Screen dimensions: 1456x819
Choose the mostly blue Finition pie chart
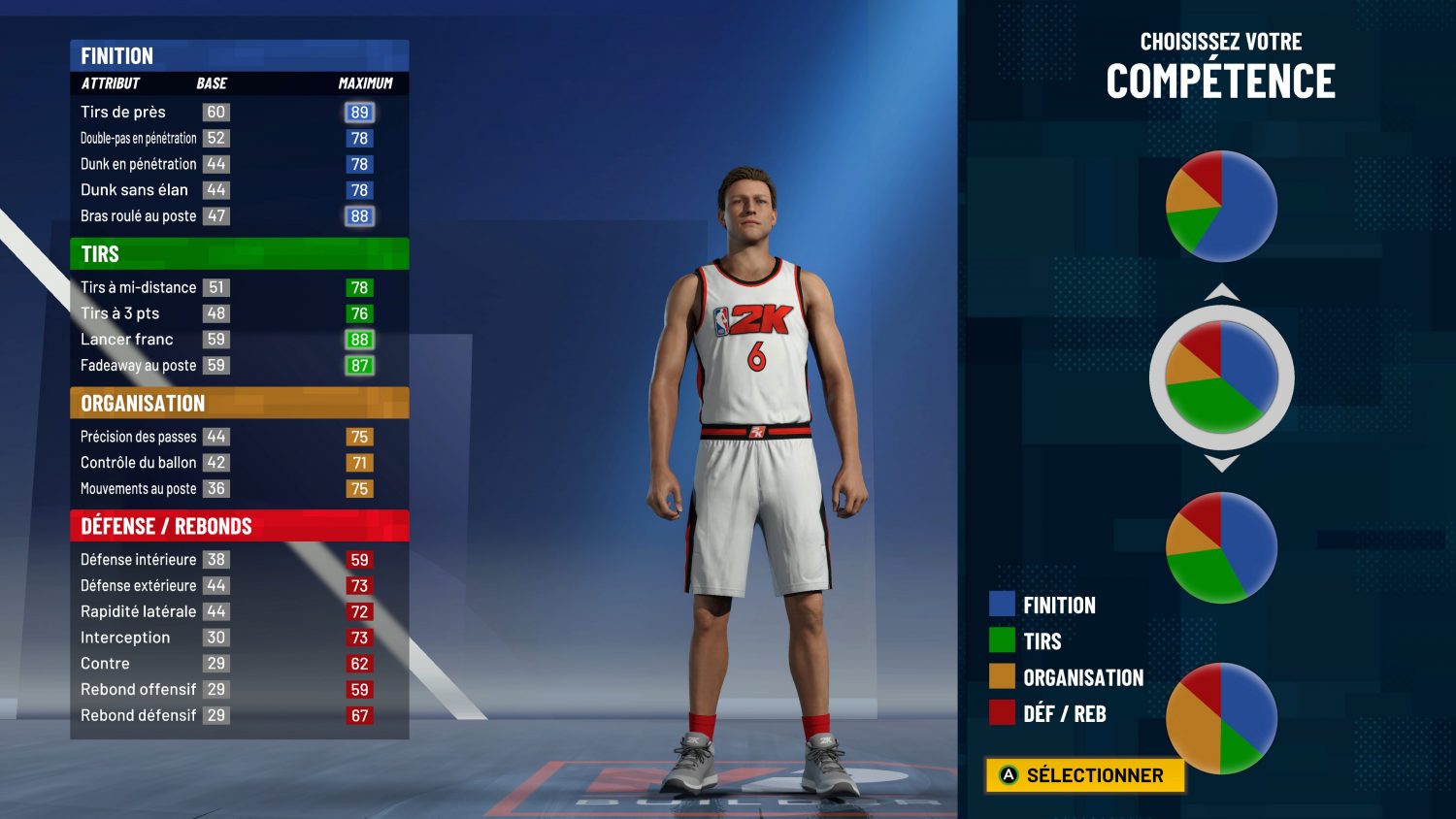[x=1221, y=206]
